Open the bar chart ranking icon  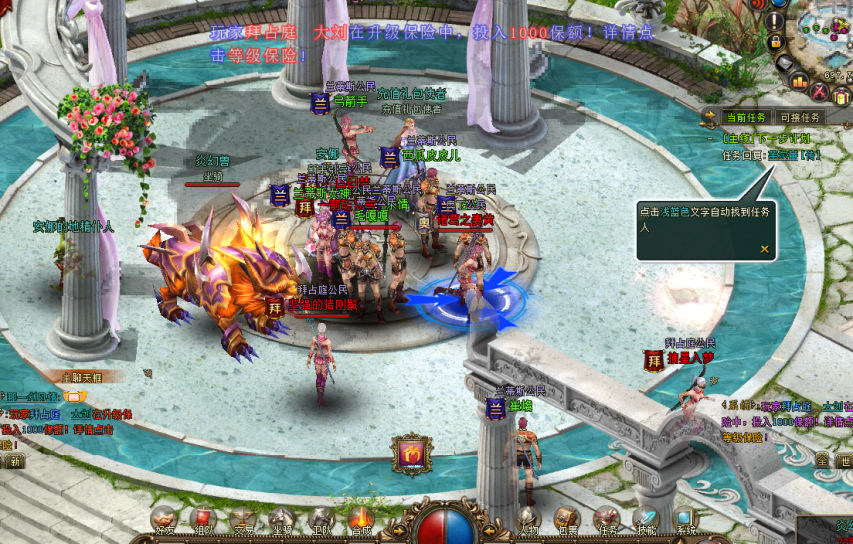[x=798, y=80]
